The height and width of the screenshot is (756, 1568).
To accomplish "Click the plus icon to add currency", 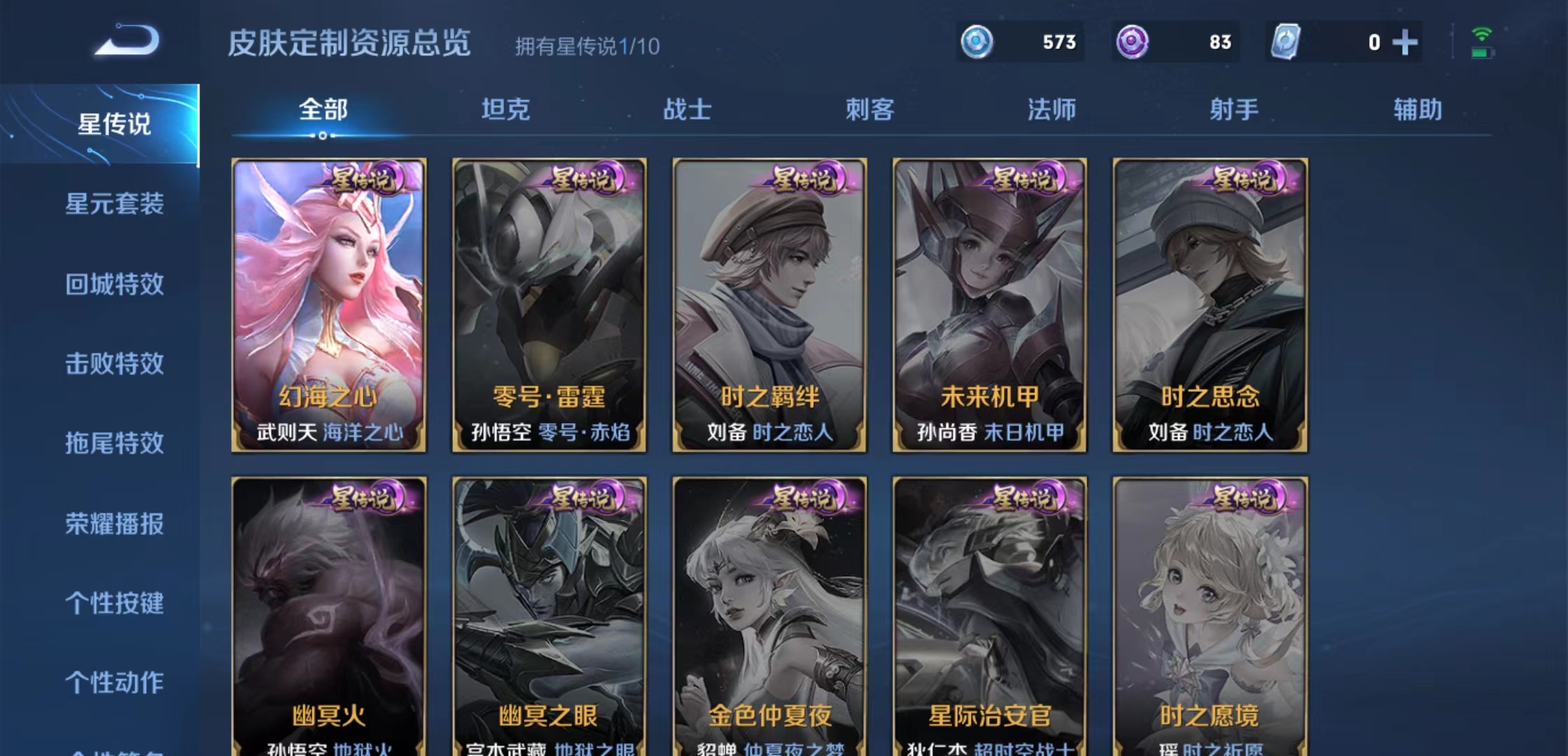I will (x=1406, y=43).
